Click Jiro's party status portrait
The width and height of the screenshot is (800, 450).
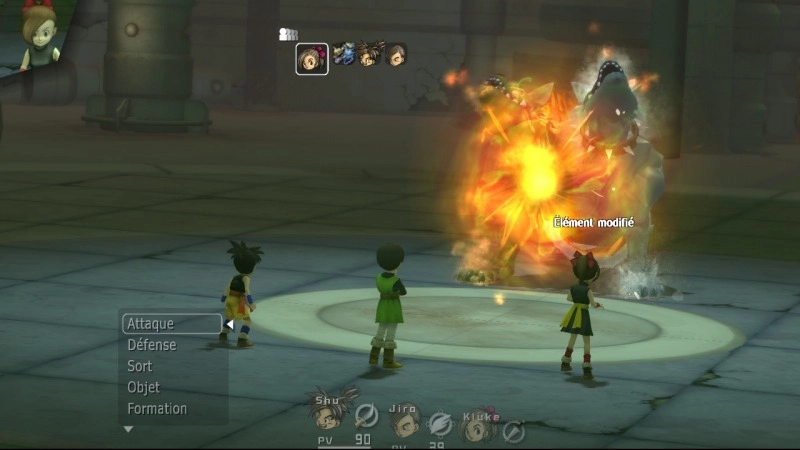(405, 423)
